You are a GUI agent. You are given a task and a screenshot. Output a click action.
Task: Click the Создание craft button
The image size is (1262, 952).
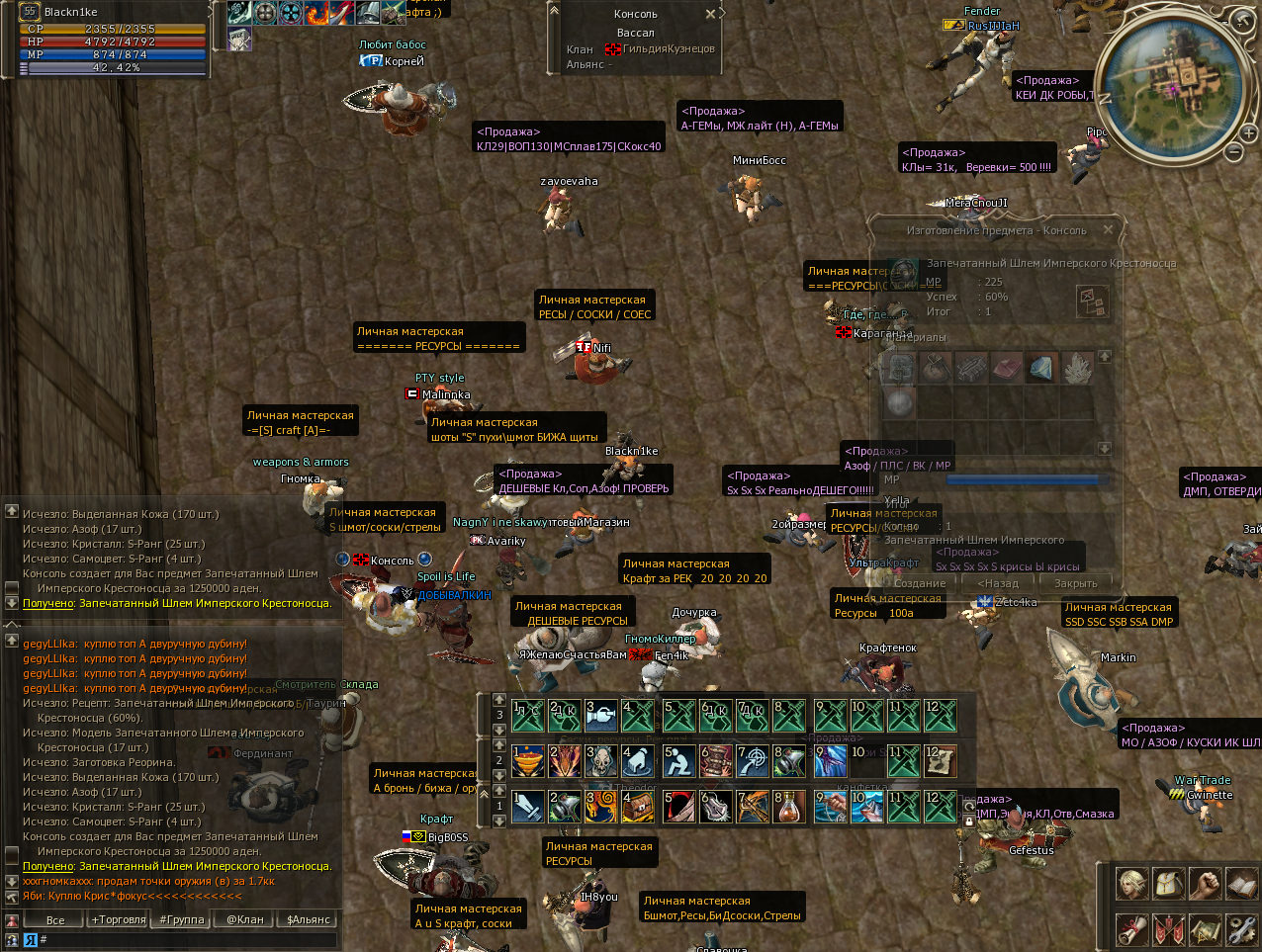click(920, 583)
